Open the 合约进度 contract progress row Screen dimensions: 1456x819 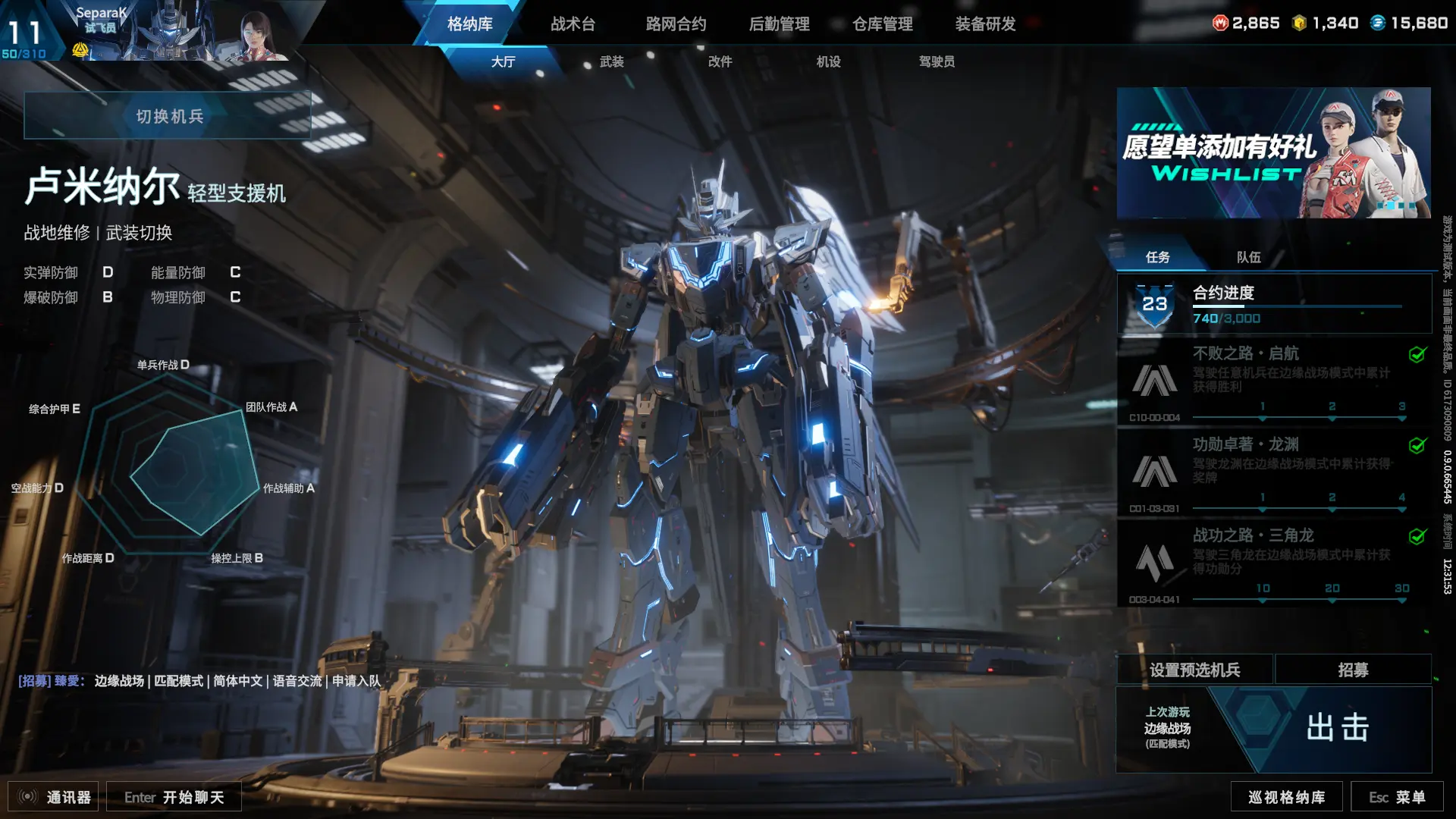(x=1274, y=305)
